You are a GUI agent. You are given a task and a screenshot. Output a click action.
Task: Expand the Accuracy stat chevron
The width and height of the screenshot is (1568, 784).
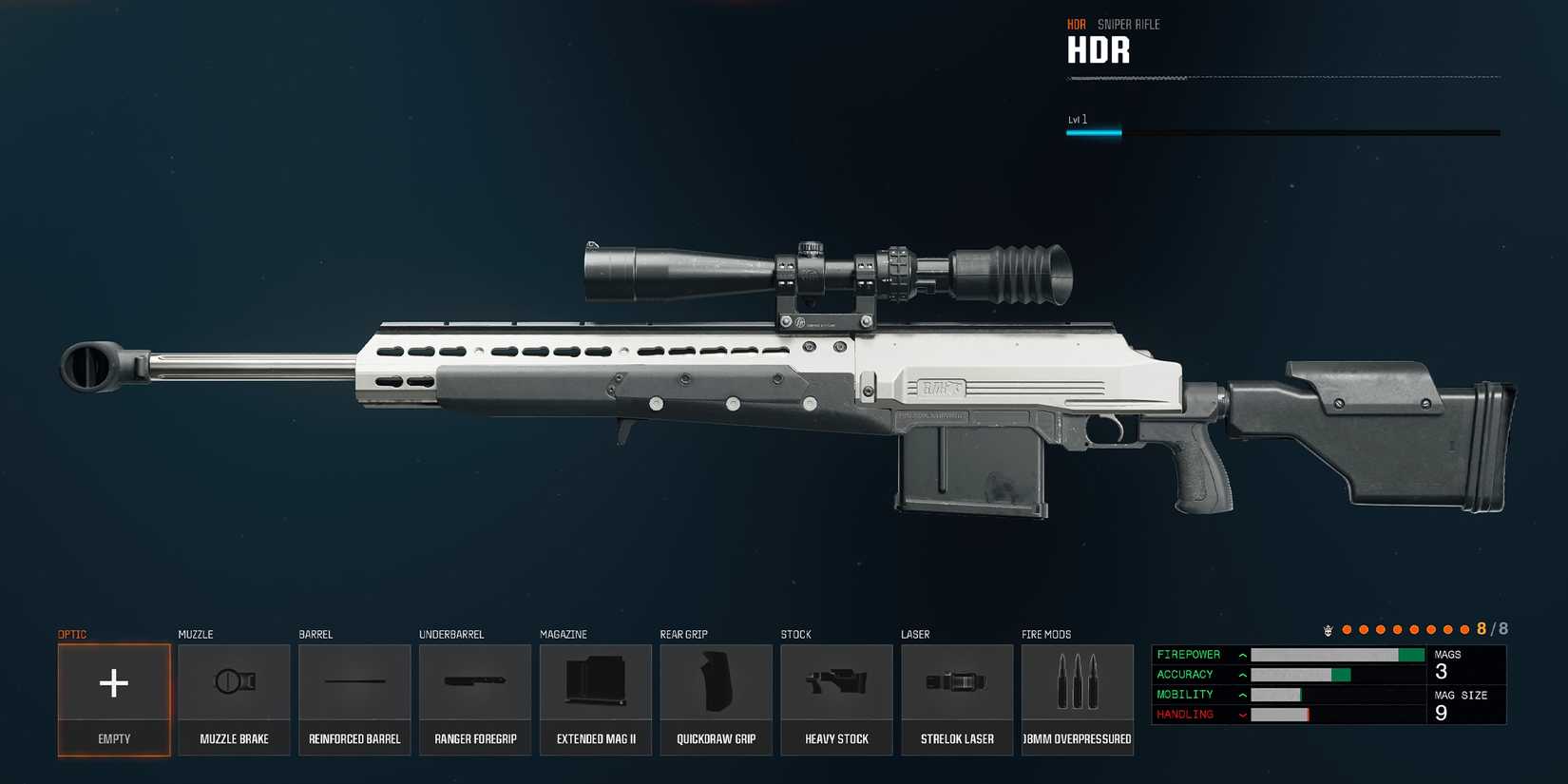point(1242,674)
